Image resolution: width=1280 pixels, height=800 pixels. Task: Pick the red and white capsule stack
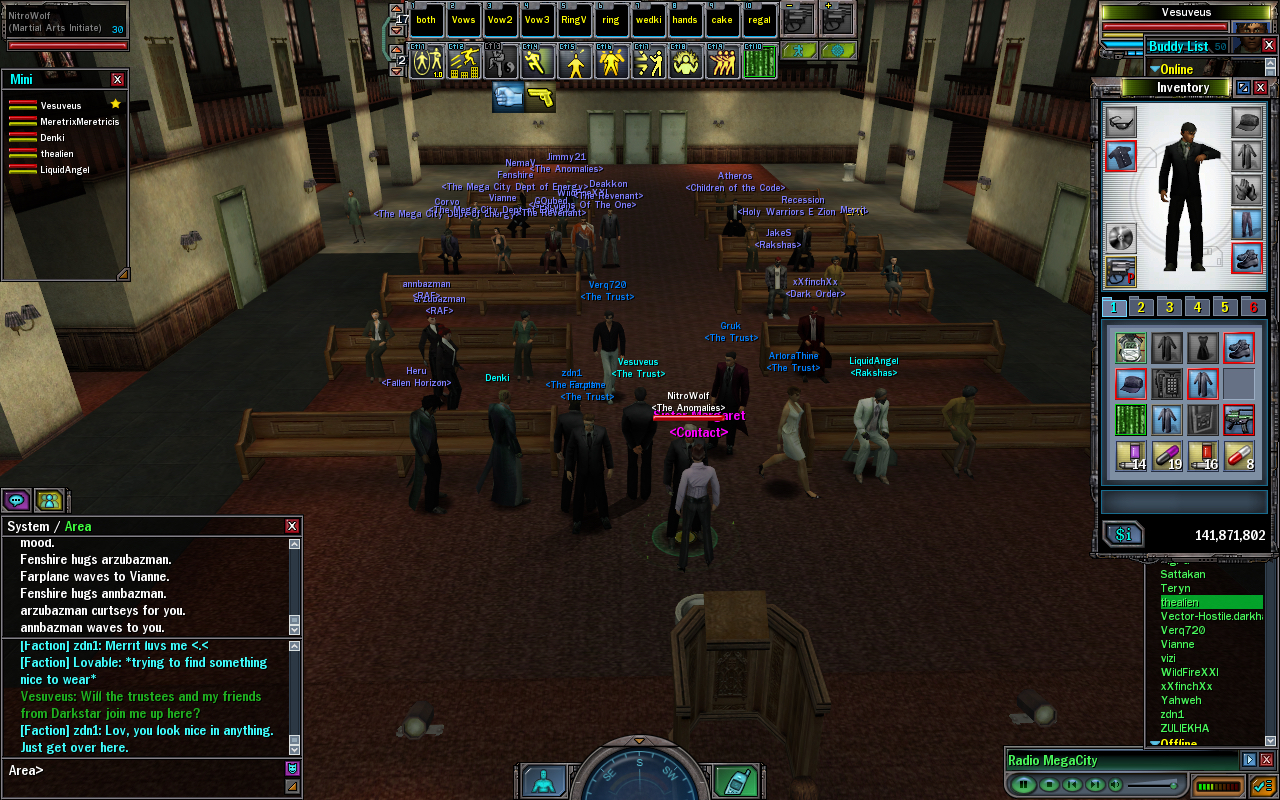coord(1239,456)
